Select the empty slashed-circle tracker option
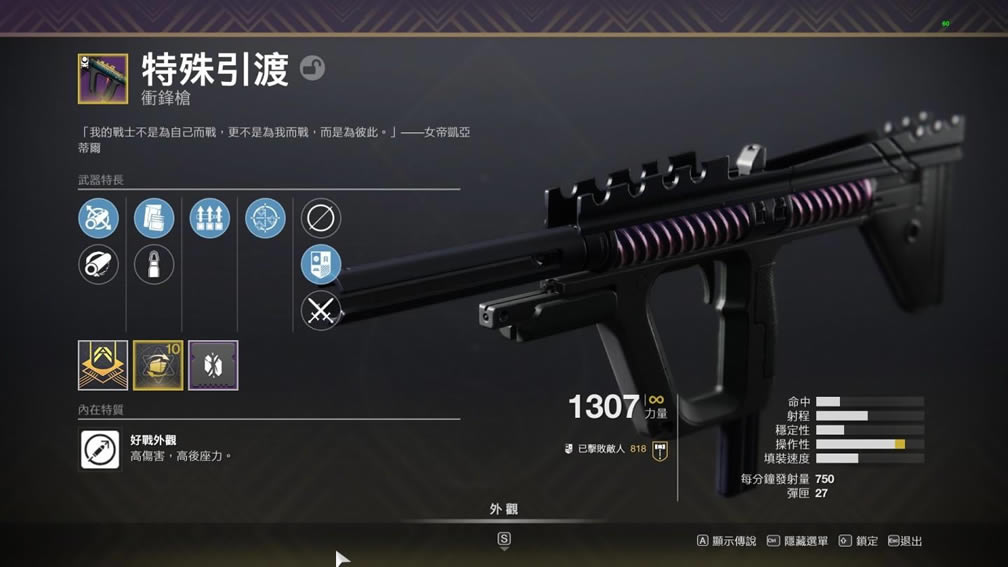 (321, 218)
